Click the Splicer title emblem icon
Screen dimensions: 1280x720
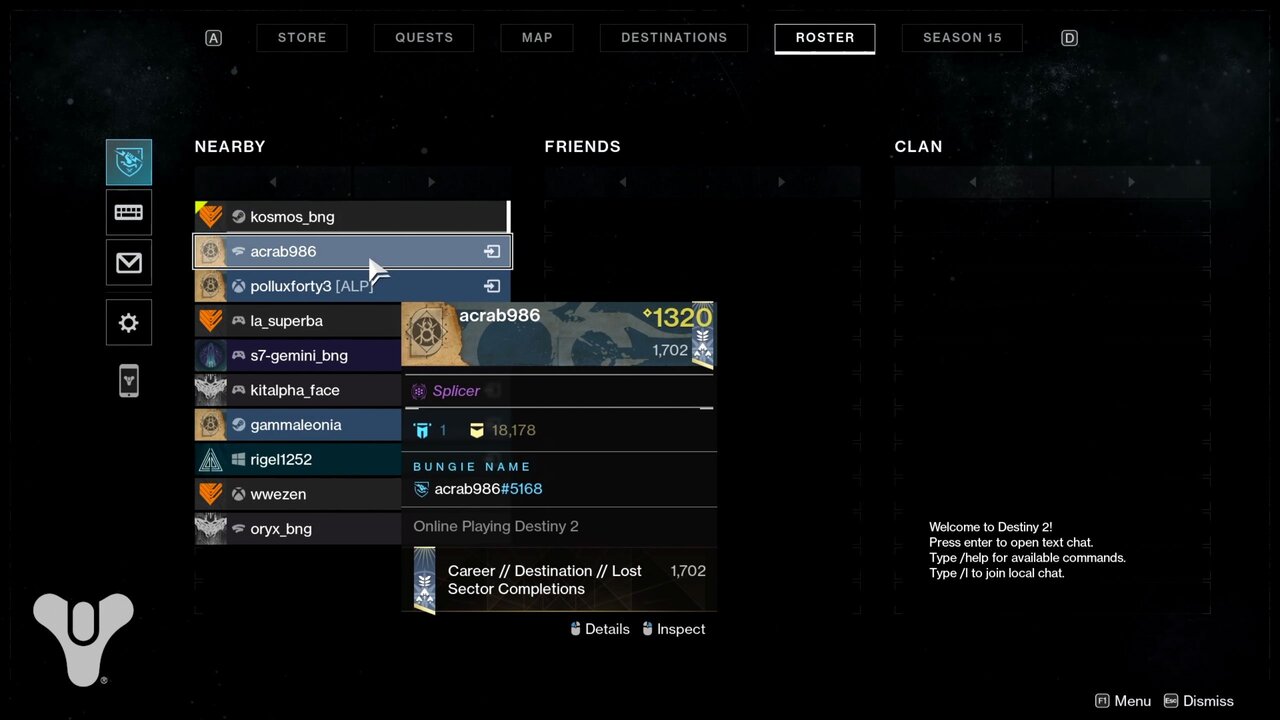pos(418,390)
